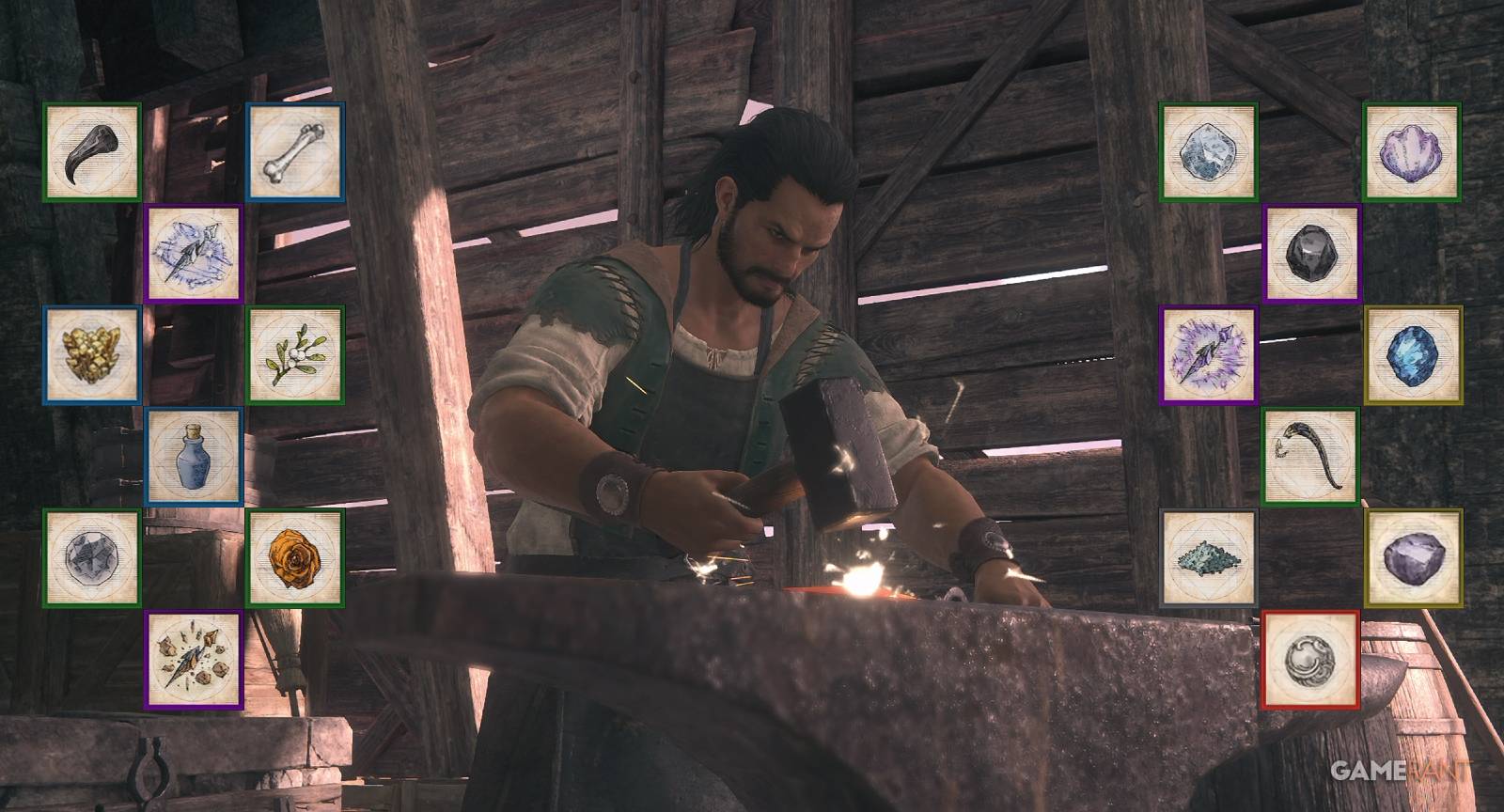Select the beast talon material icon

click(x=89, y=150)
